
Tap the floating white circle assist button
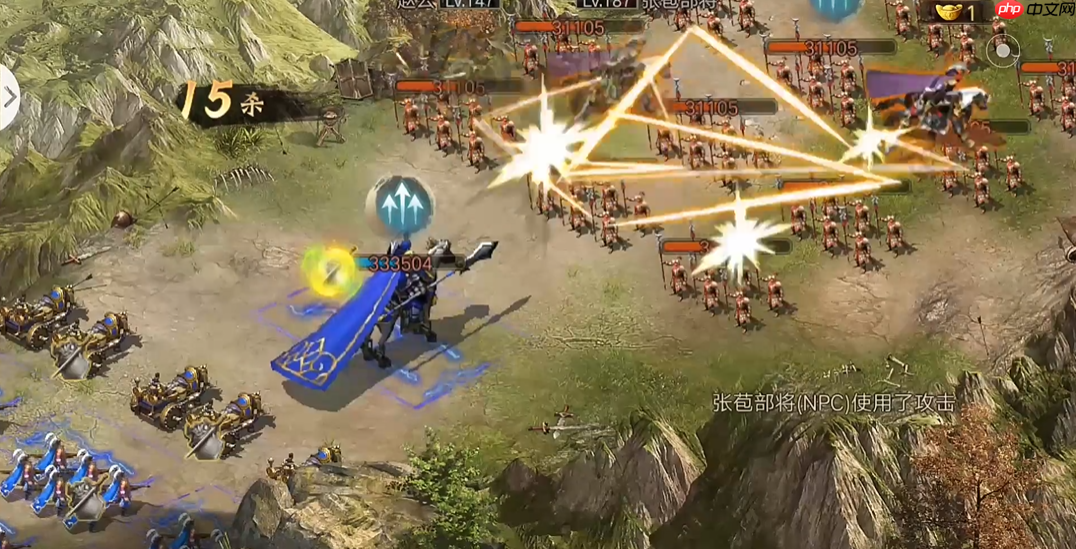pyautogui.click(x=1003, y=49)
